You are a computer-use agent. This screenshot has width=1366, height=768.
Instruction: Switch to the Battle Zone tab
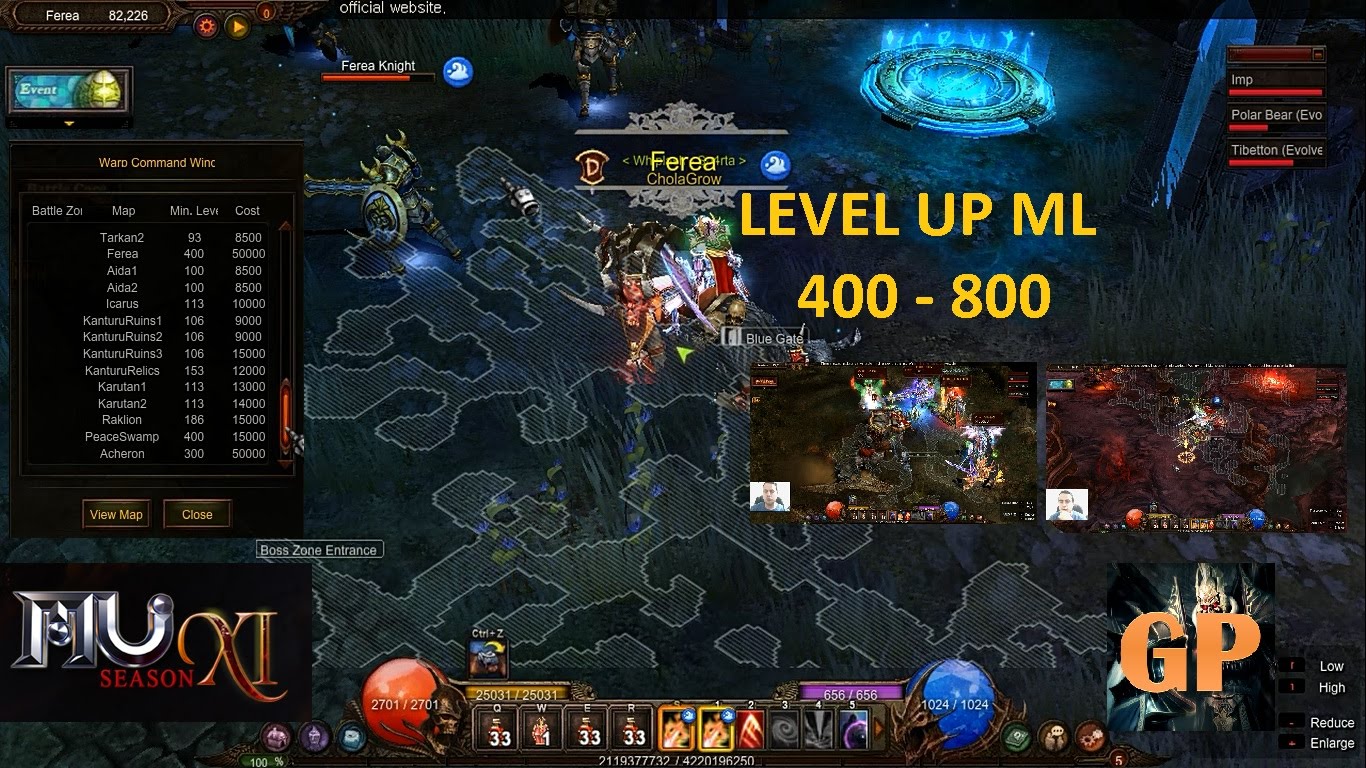tap(55, 210)
